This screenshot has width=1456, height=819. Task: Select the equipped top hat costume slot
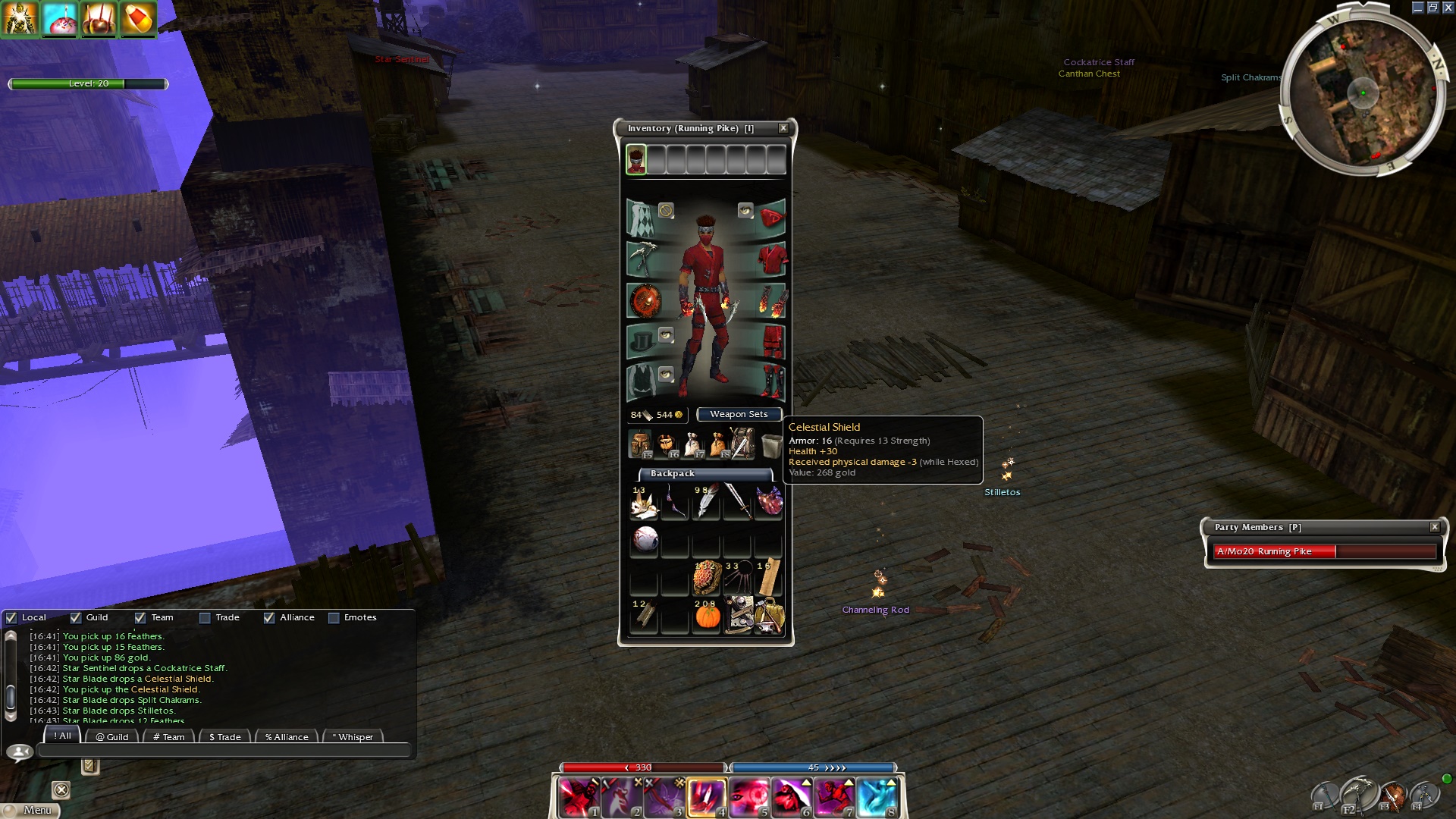point(642,340)
